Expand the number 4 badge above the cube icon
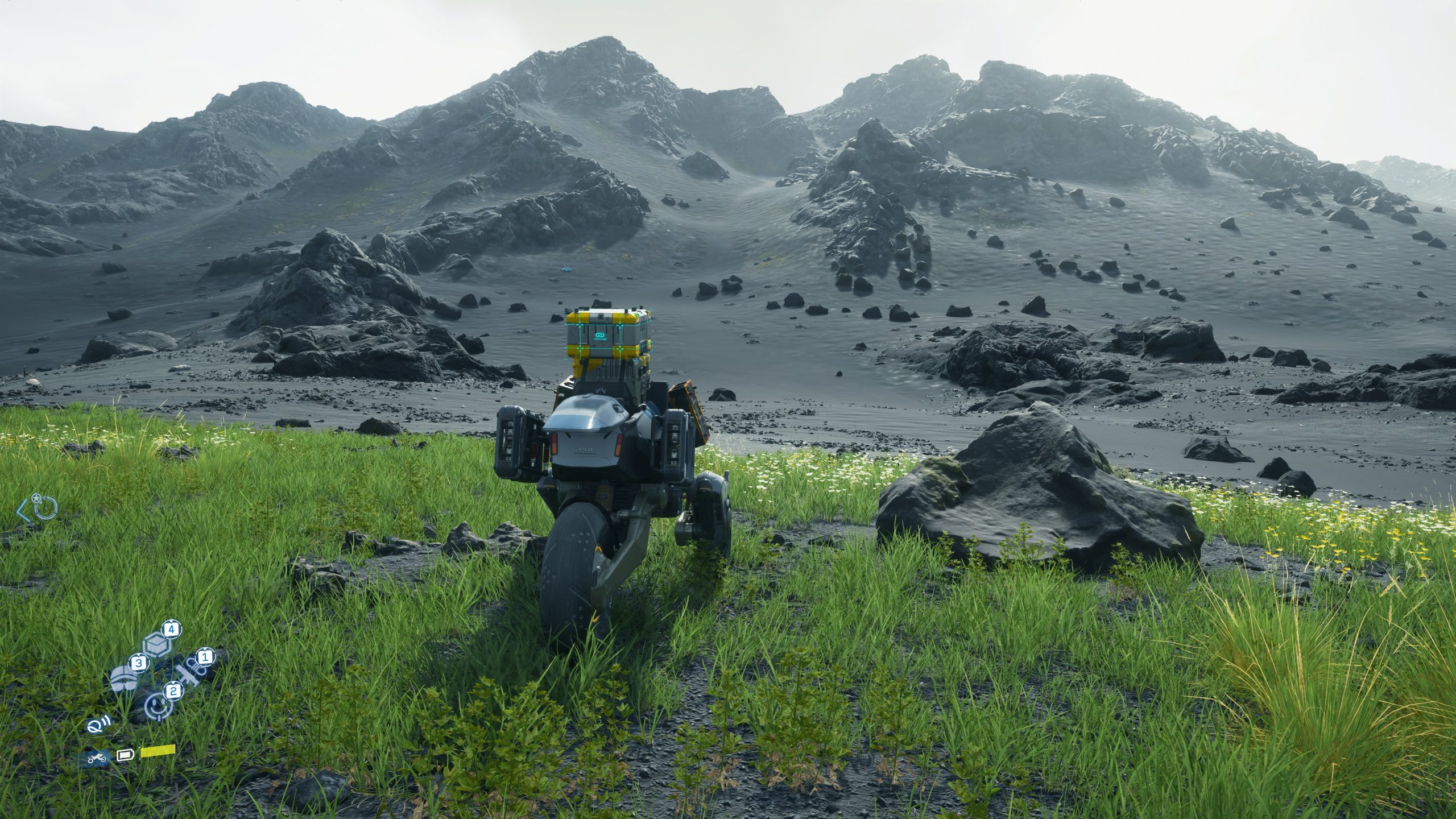1456x819 pixels. click(x=172, y=628)
